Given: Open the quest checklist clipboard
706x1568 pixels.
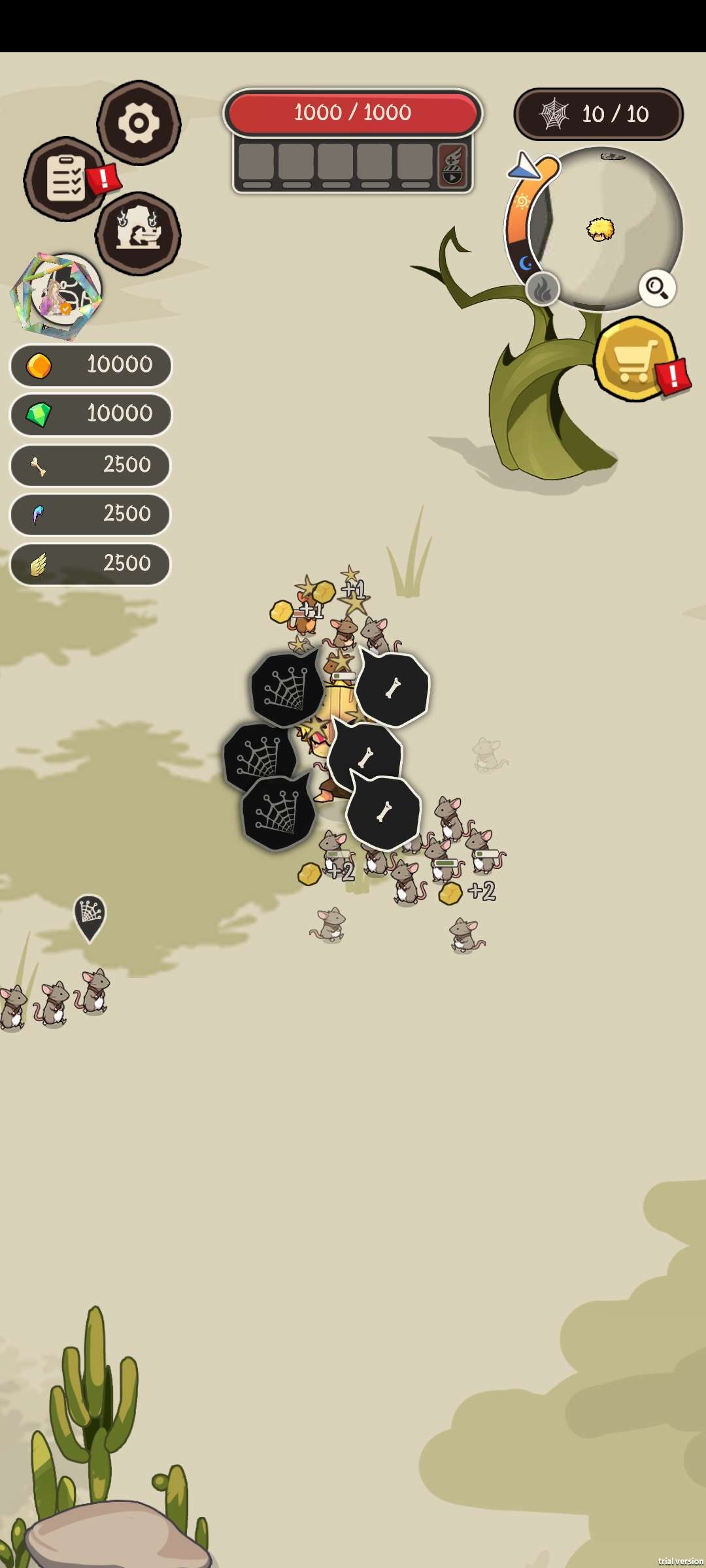Looking at the screenshot, I should [65, 178].
